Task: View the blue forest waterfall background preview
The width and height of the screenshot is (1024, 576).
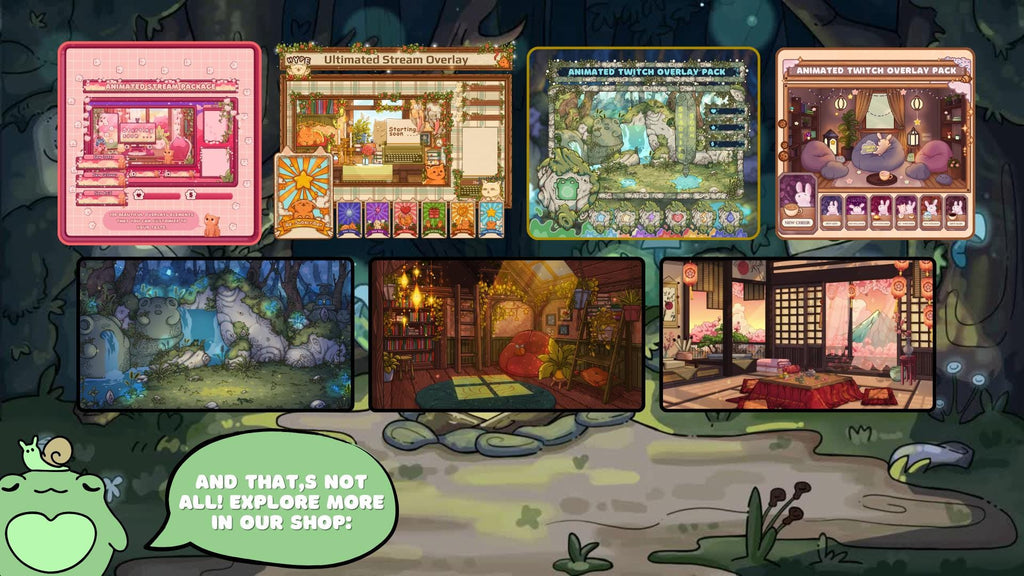Action: 216,334
